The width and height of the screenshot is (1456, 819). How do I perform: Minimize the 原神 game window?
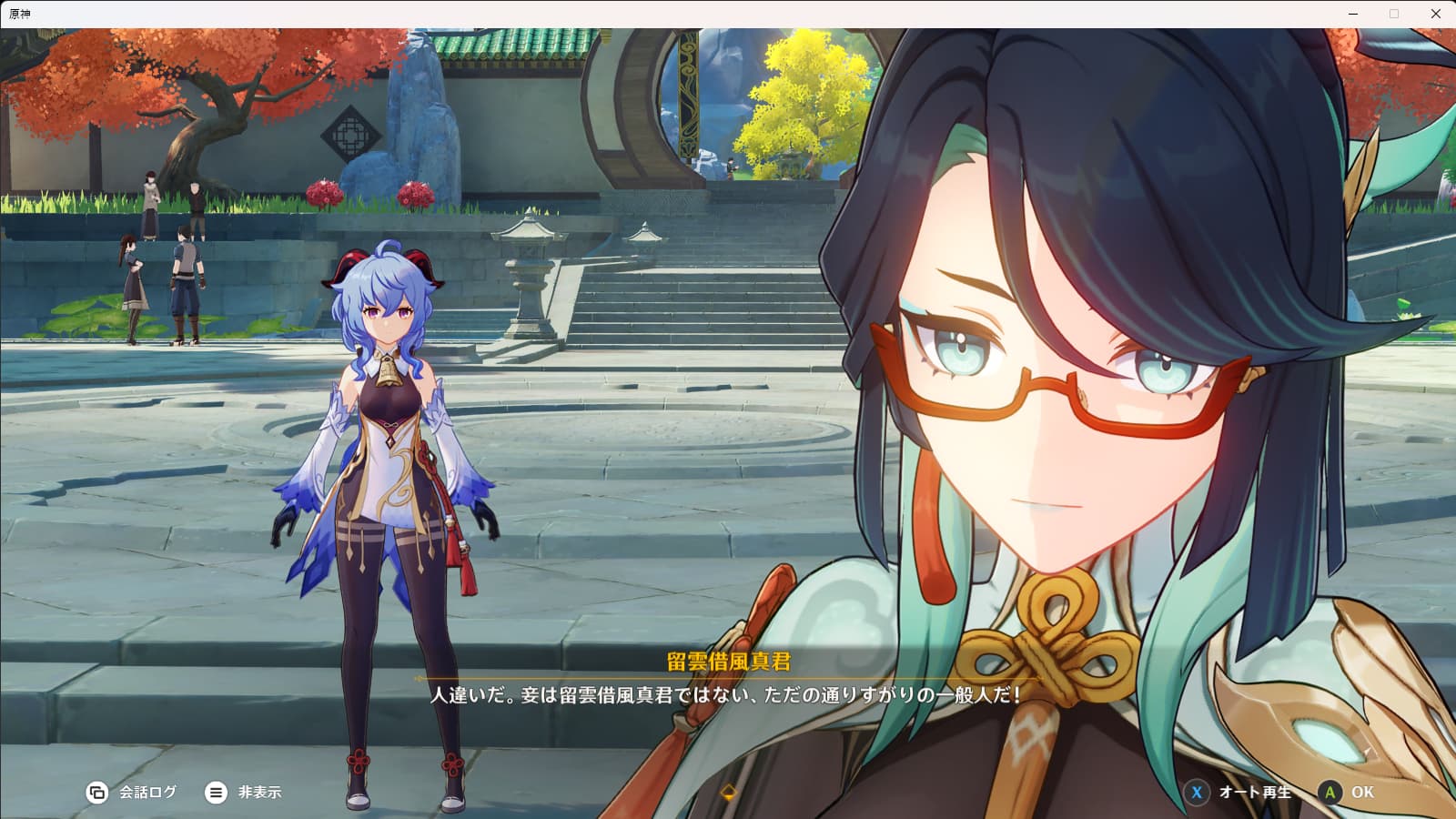[1353, 14]
